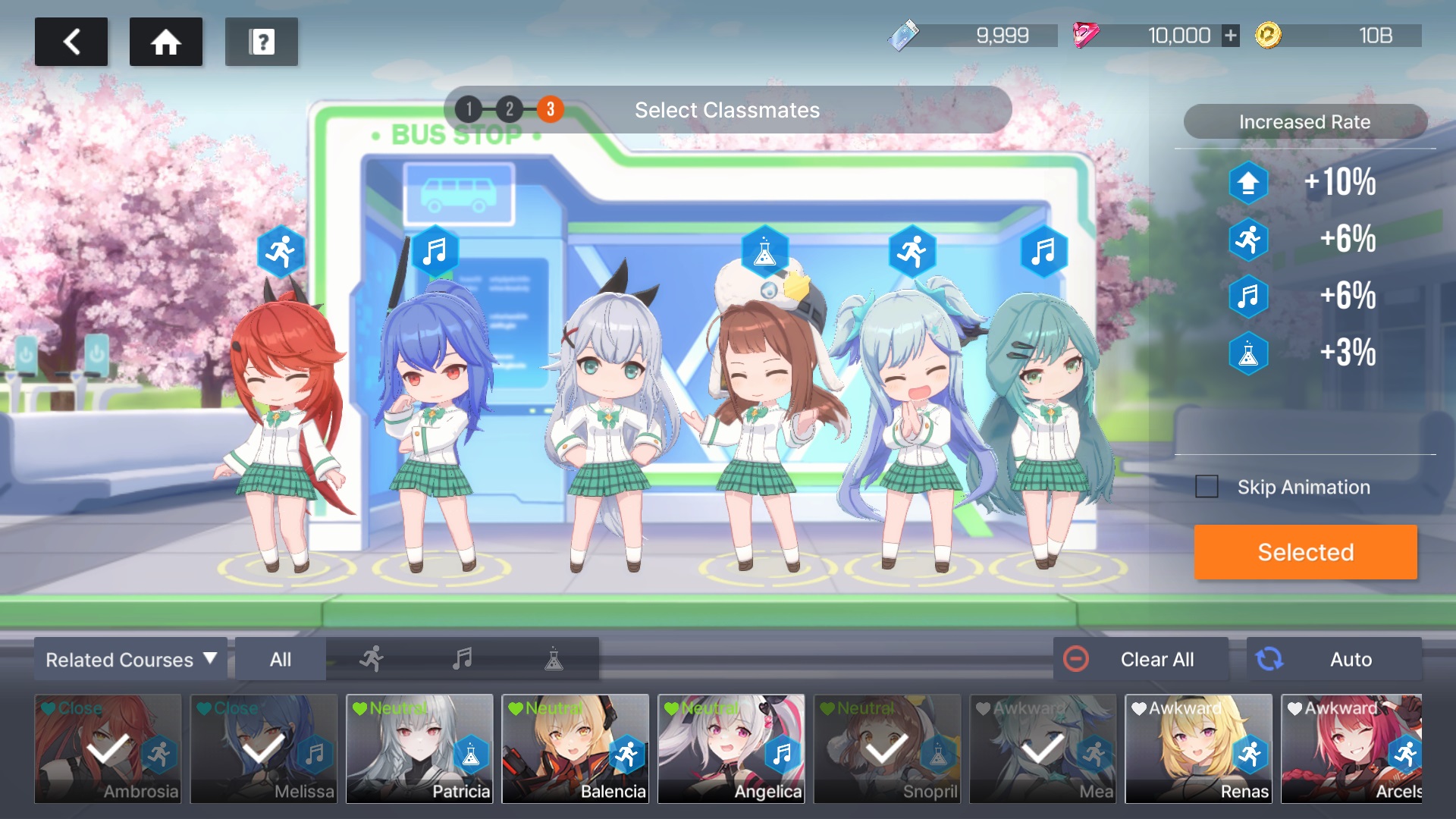Click the home icon in the top bar
The width and height of the screenshot is (1456, 819).
[x=165, y=42]
